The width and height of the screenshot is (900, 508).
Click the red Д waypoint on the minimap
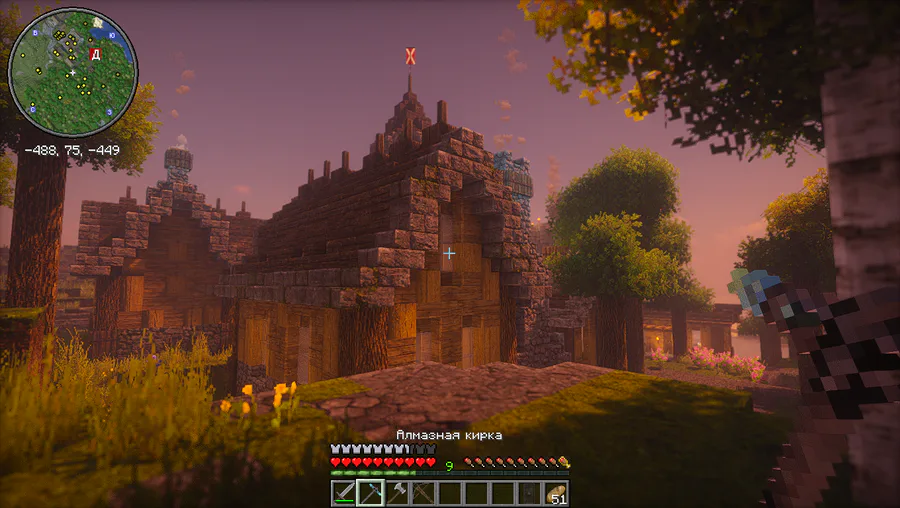(x=95, y=54)
